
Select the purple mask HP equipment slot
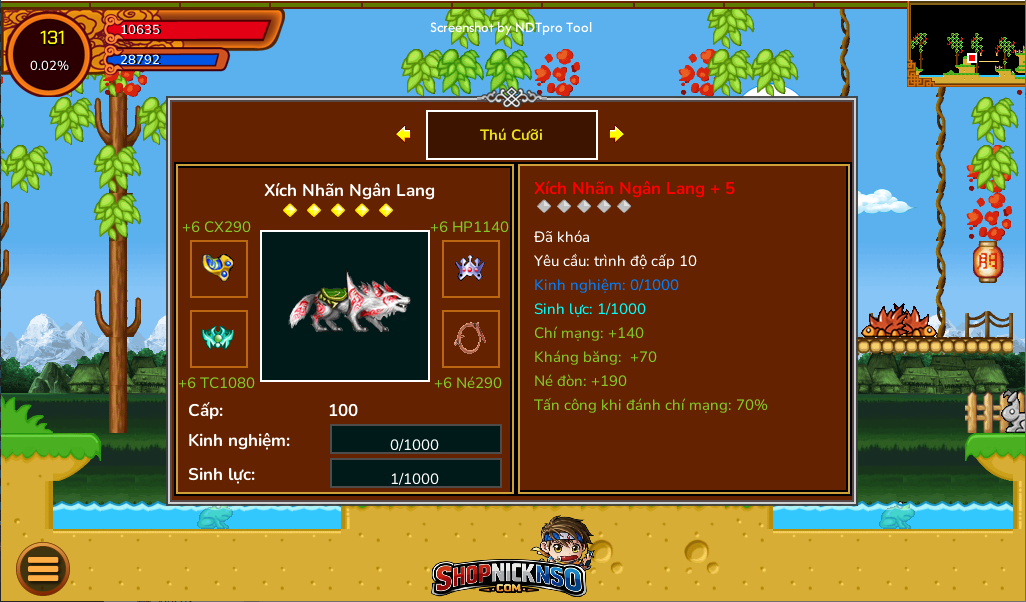[x=471, y=268]
